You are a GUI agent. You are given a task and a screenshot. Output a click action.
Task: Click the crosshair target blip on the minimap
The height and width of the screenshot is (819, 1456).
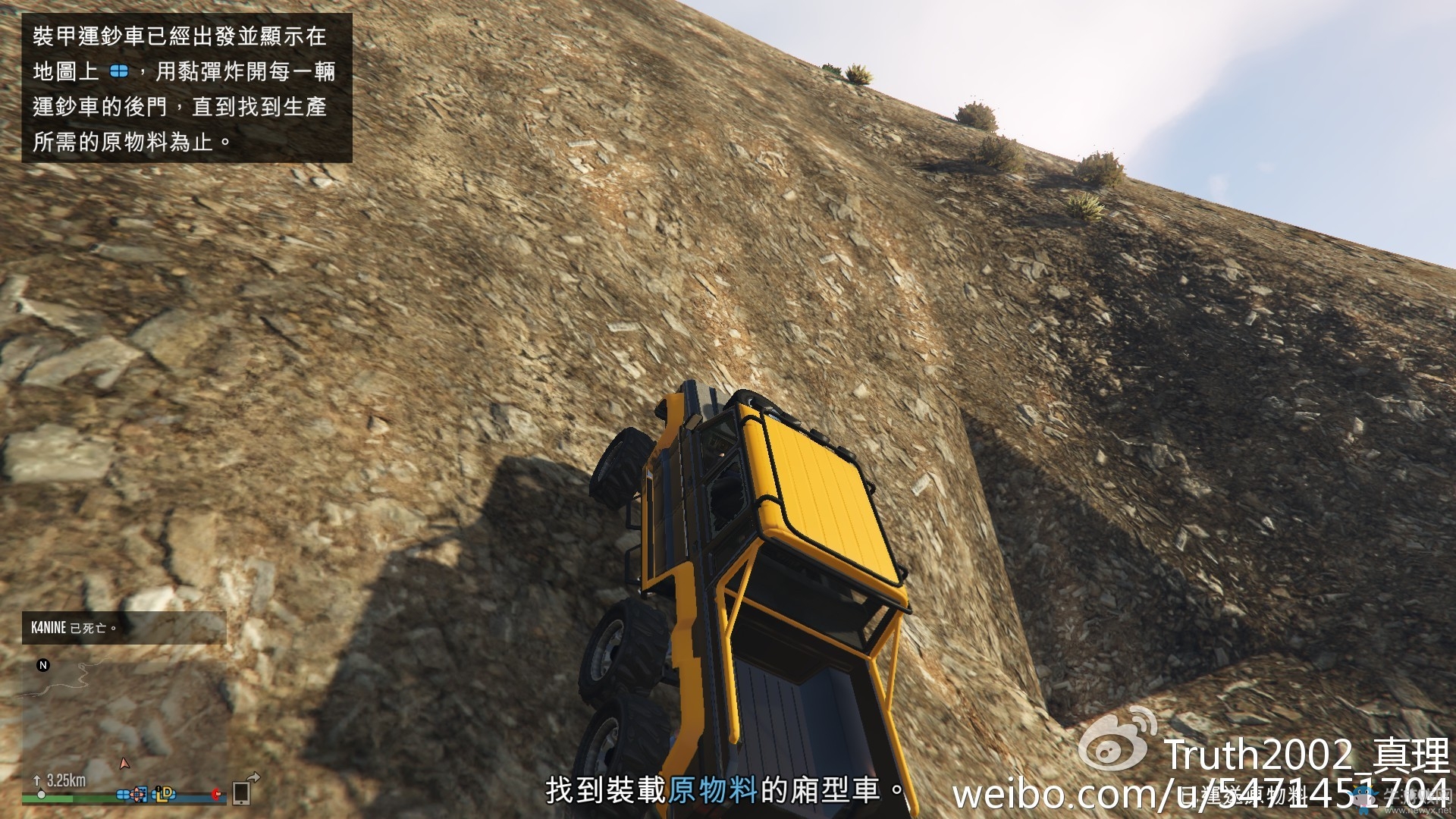[x=137, y=794]
